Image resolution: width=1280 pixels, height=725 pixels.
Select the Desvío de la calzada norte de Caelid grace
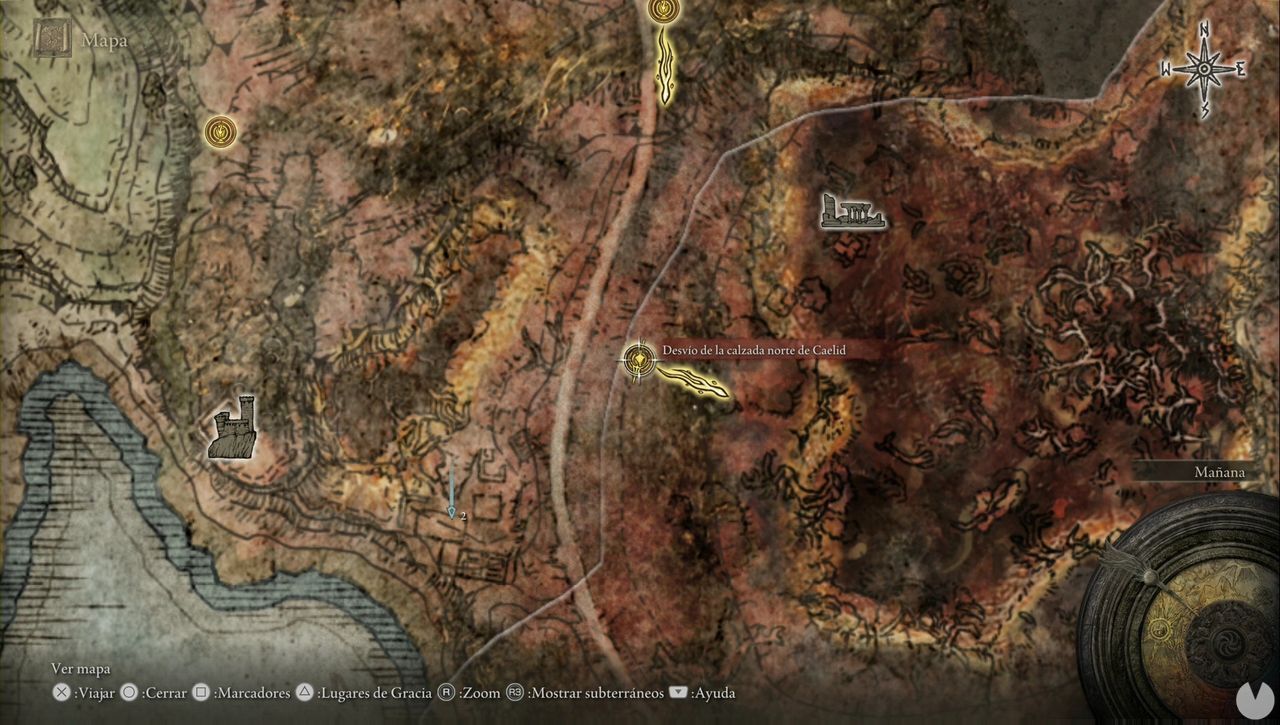pos(639,361)
